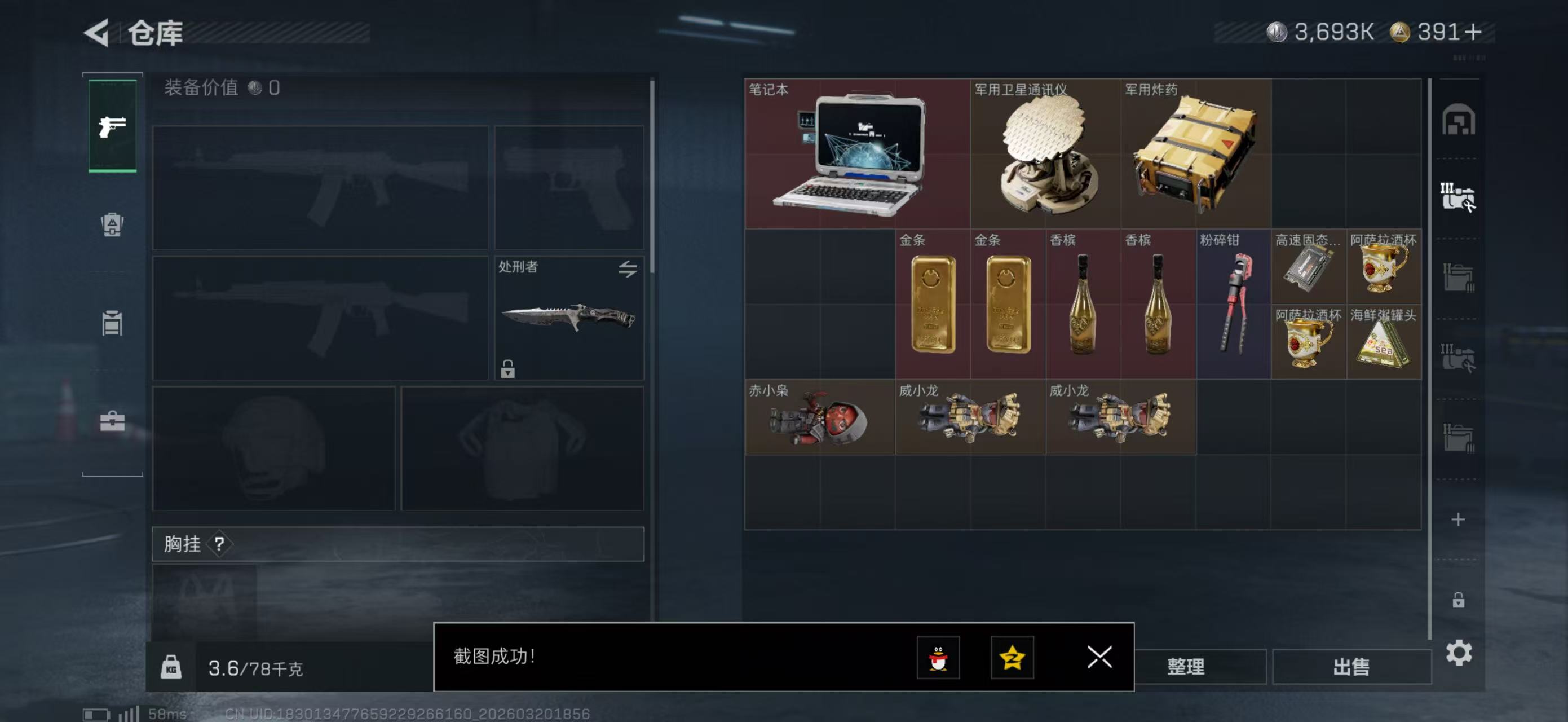Switch to the pistol weapons tab
Screen dimensions: 1568x722
(x=113, y=126)
